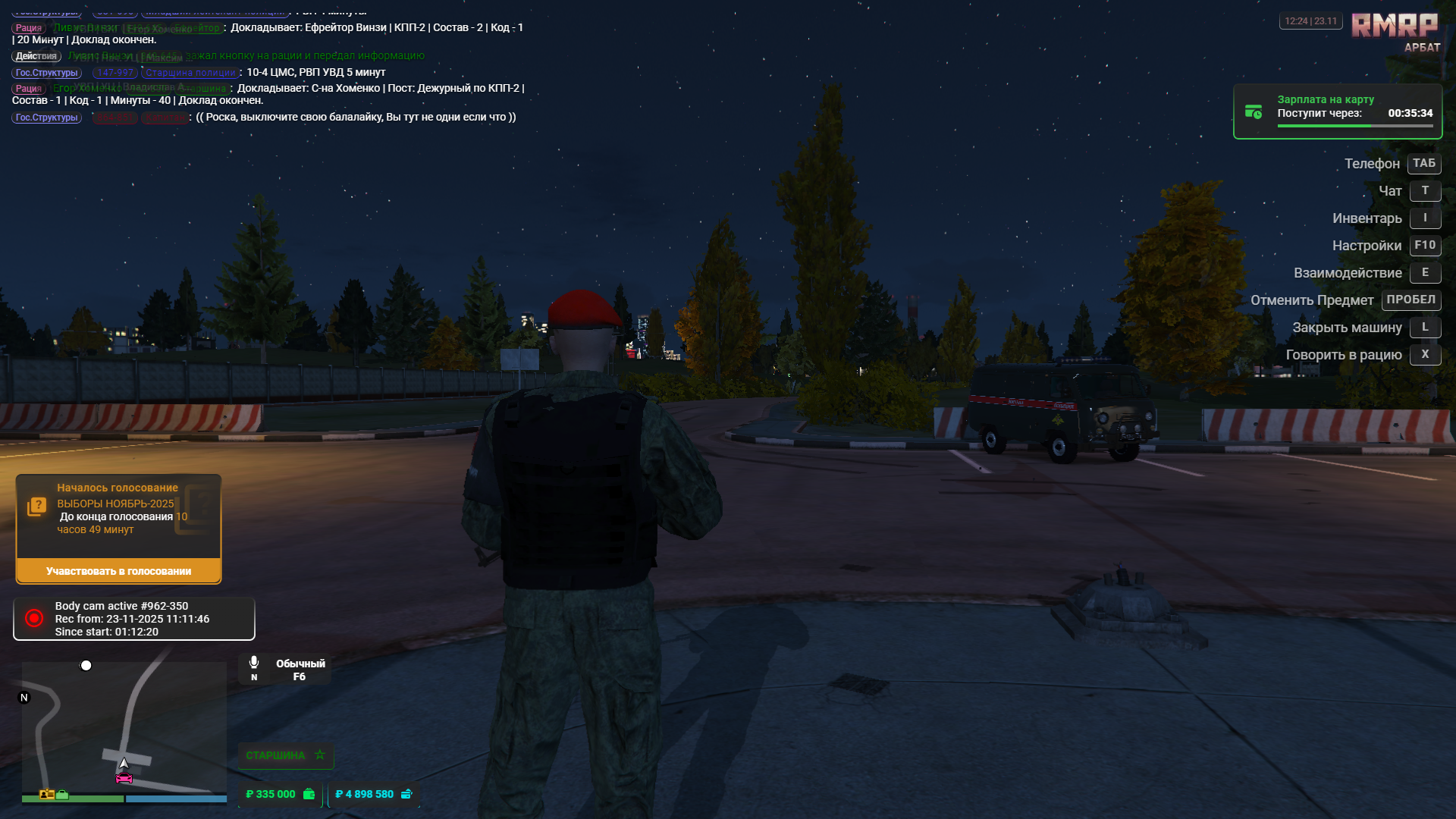Toggle Закрыть машину option L

click(x=1425, y=328)
